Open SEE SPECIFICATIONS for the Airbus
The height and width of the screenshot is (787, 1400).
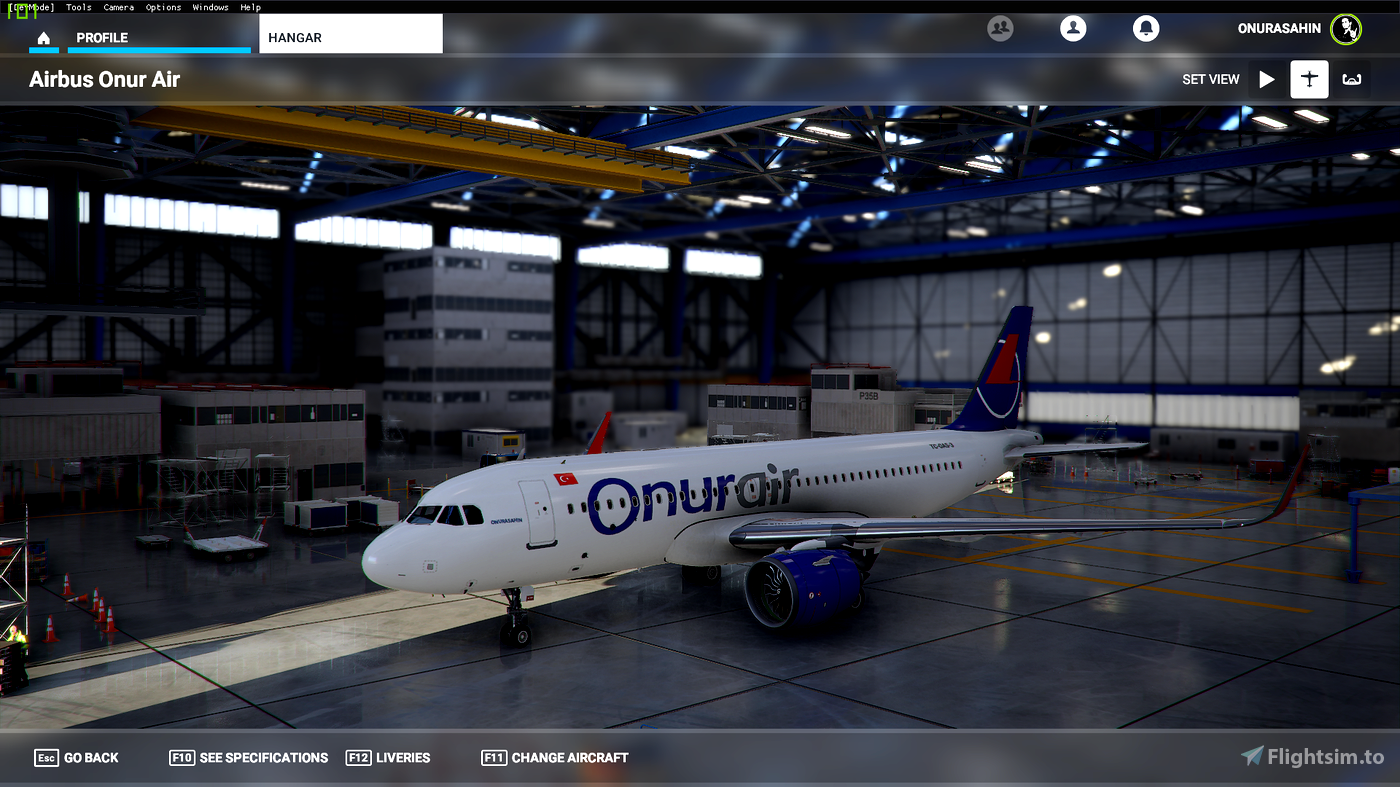coord(248,757)
